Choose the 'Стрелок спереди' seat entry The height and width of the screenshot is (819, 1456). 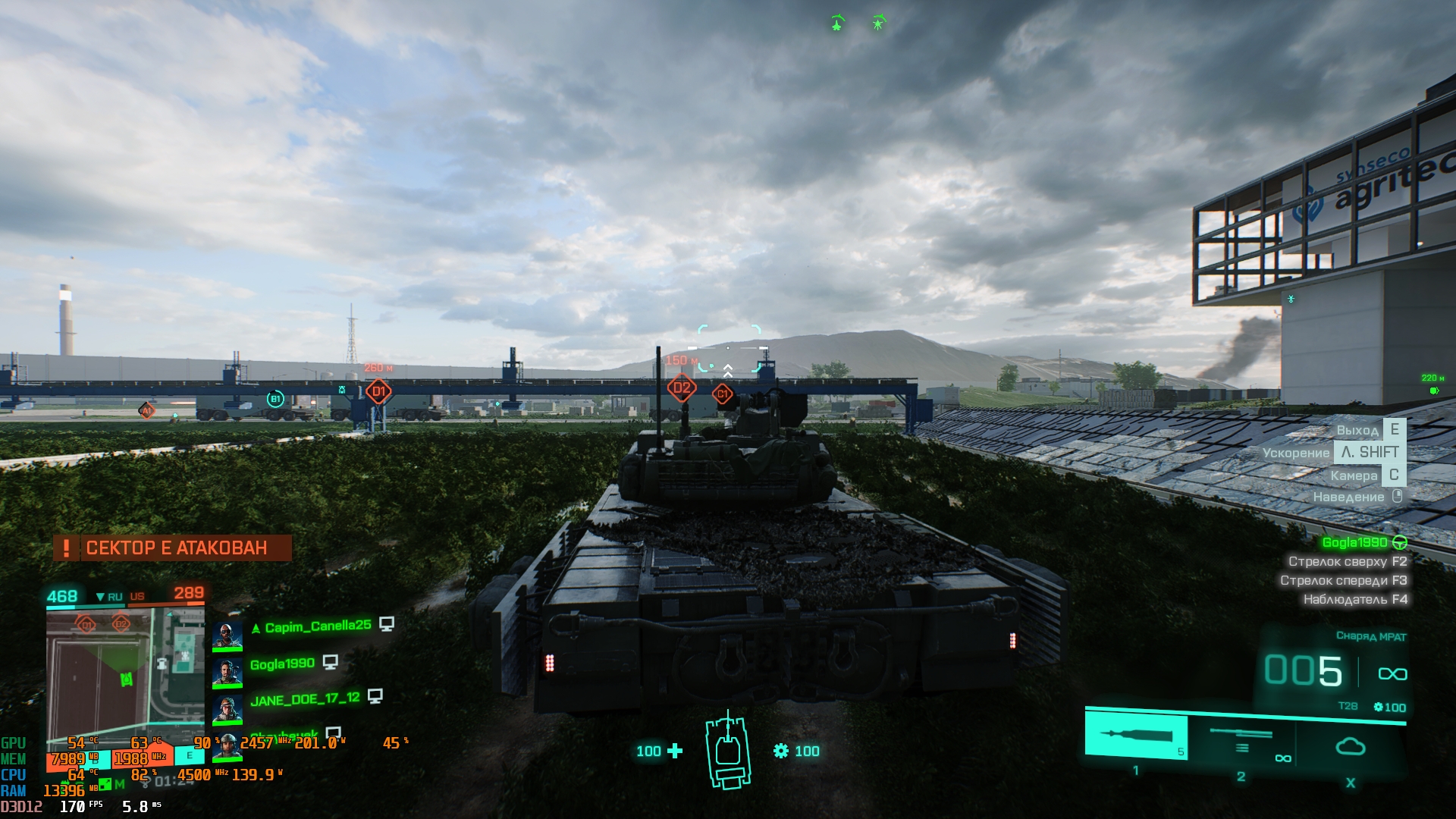[x=1343, y=581]
